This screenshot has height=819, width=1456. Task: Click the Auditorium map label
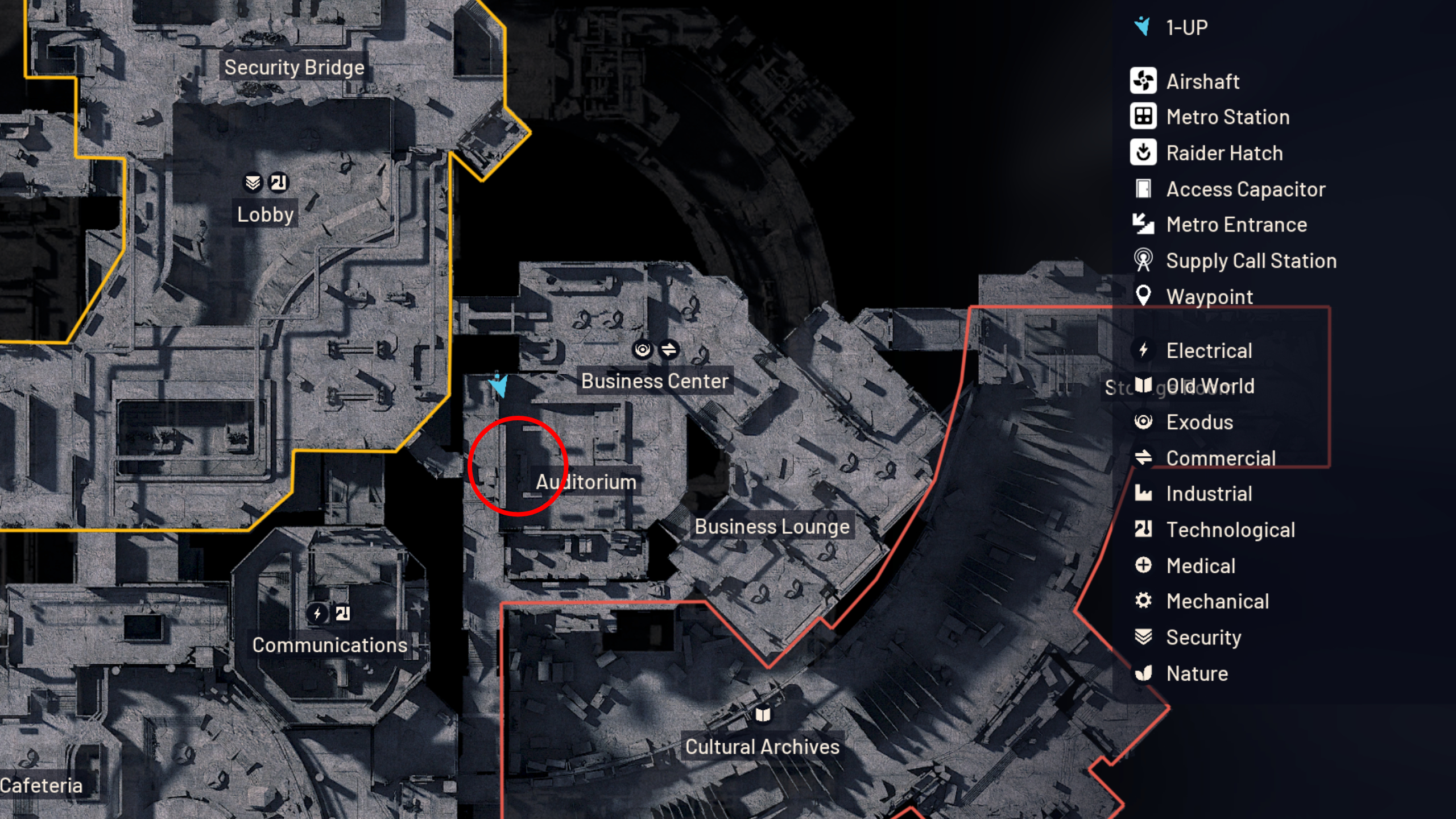586,481
